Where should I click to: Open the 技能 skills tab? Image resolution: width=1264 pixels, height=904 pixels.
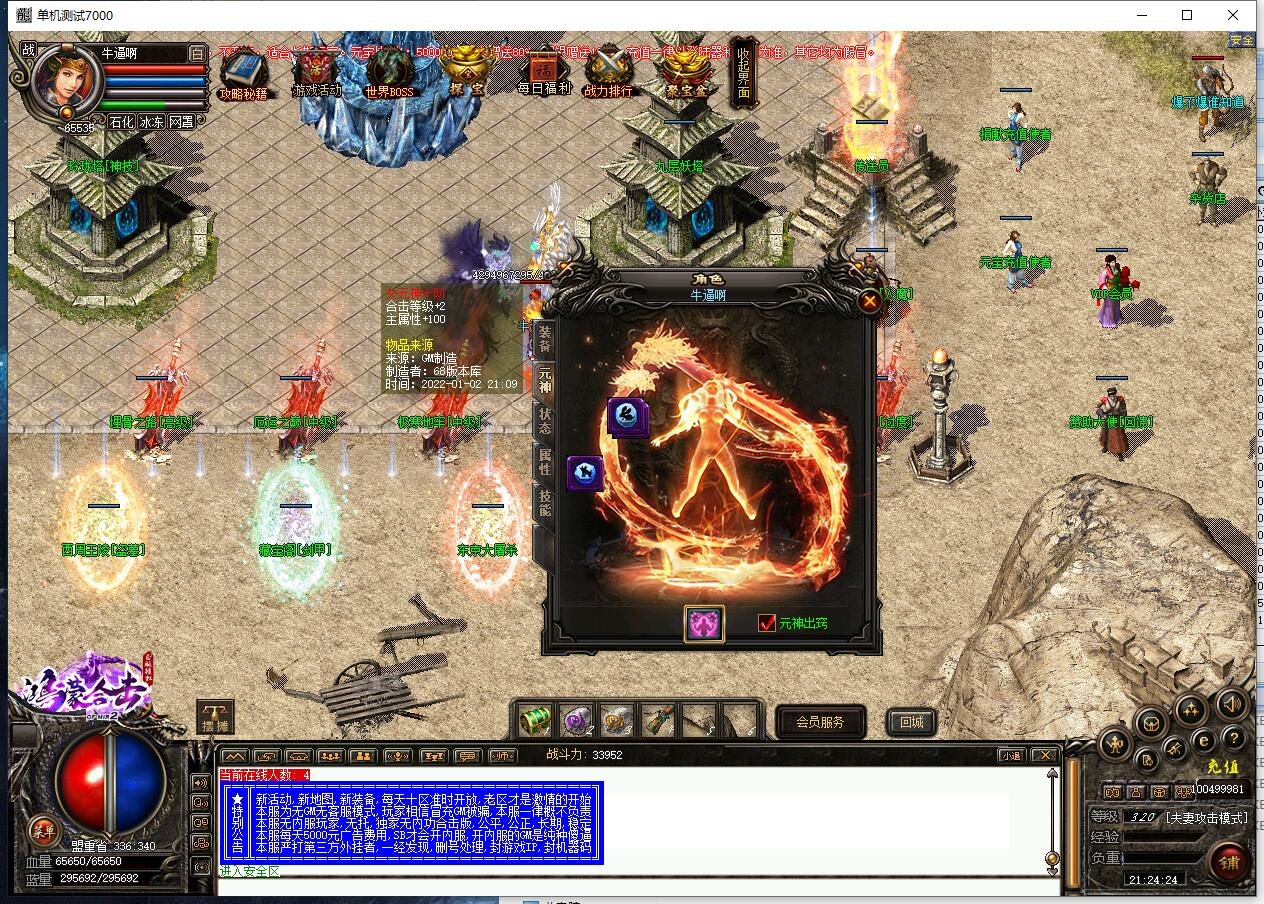coord(545,503)
